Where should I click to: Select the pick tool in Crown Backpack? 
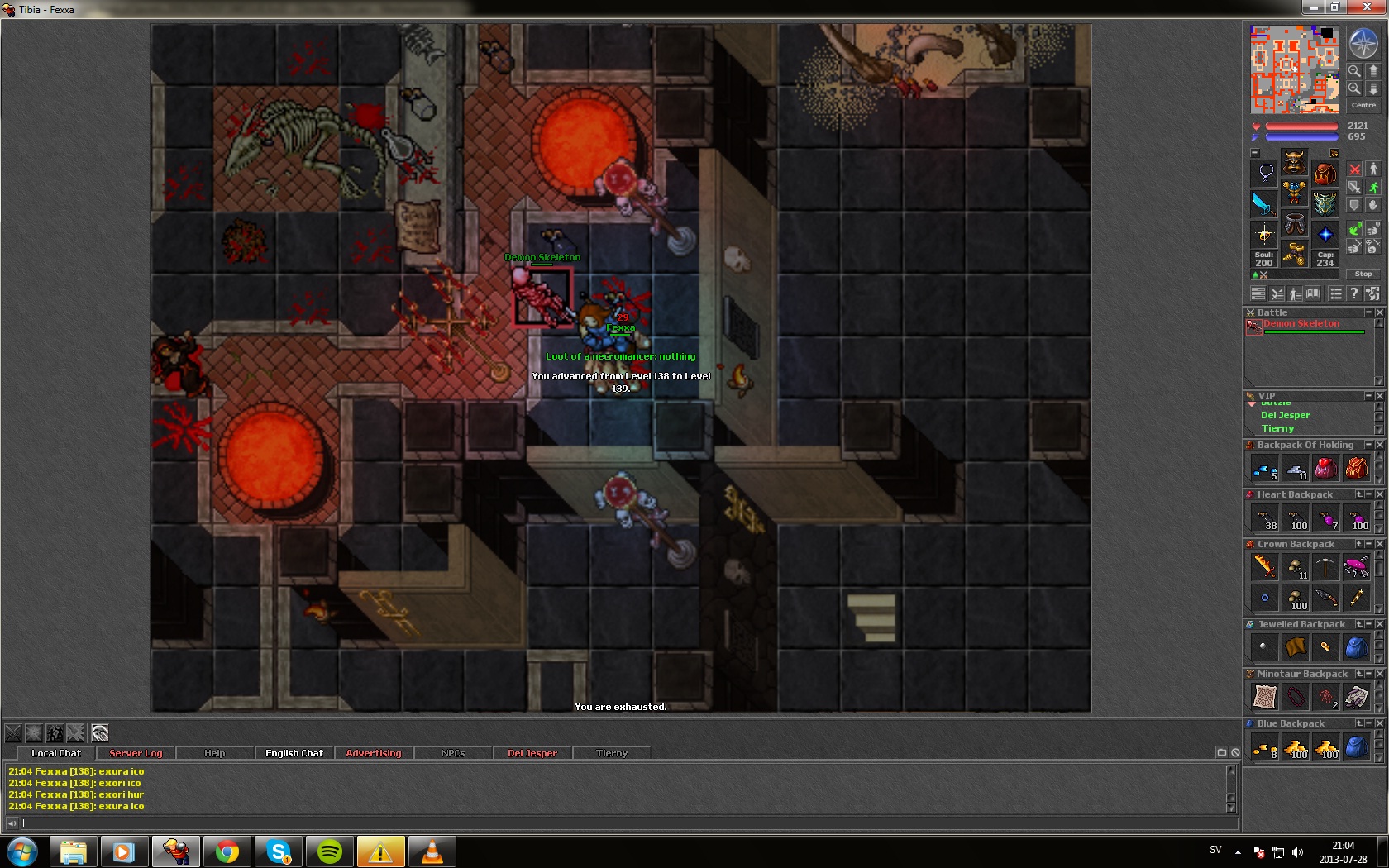[1325, 566]
